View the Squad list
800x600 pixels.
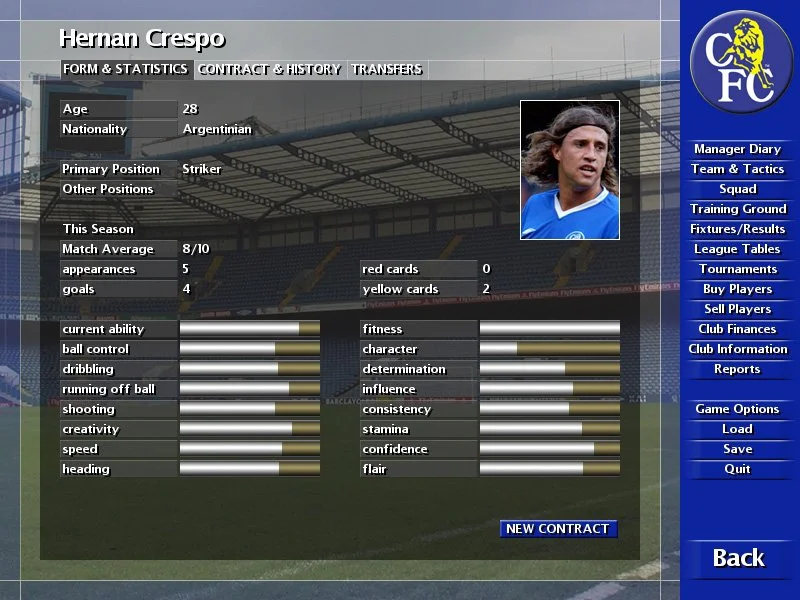[x=738, y=189]
